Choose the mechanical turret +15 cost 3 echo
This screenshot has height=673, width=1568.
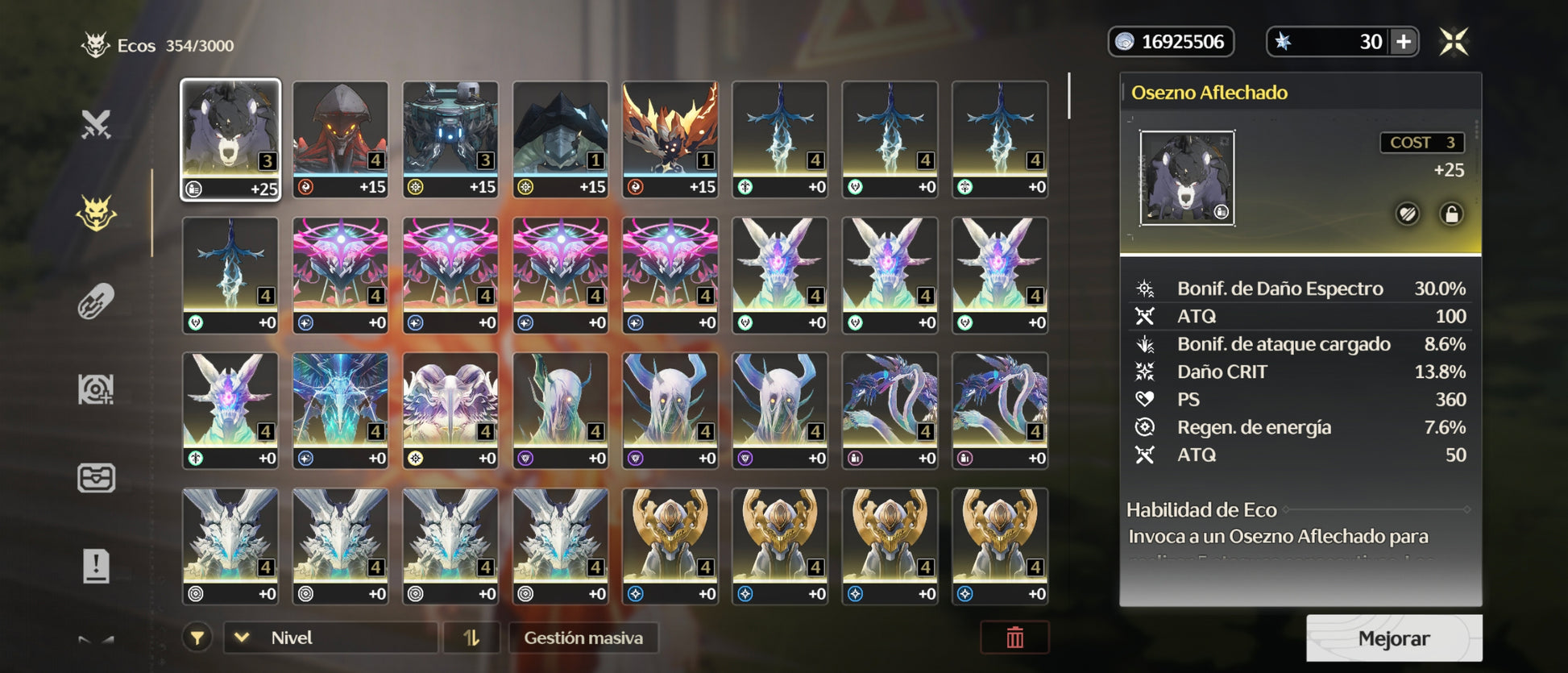click(450, 139)
